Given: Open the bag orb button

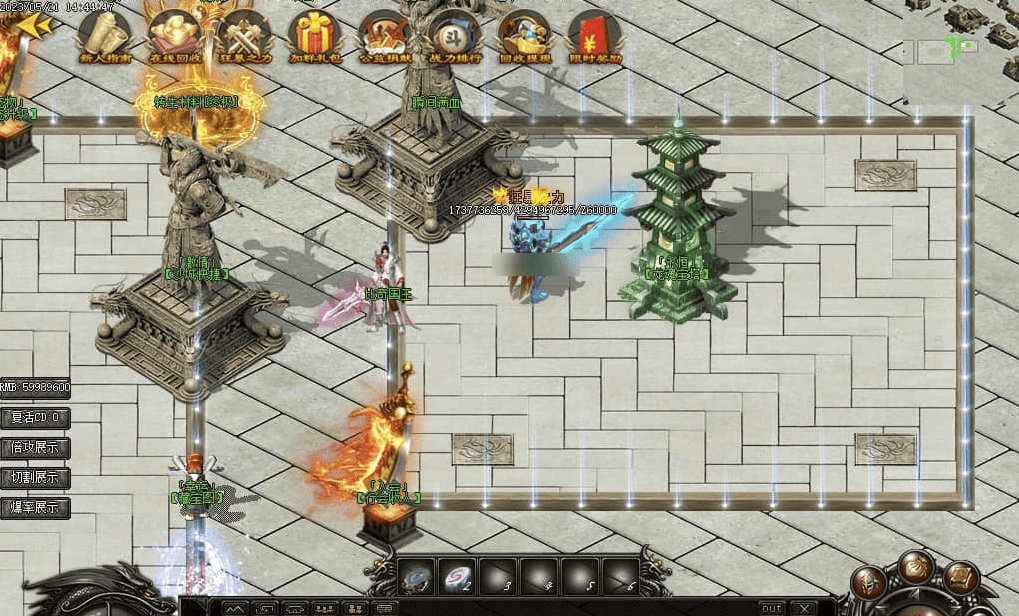Looking at the screenshot, I should pos(916,568).
